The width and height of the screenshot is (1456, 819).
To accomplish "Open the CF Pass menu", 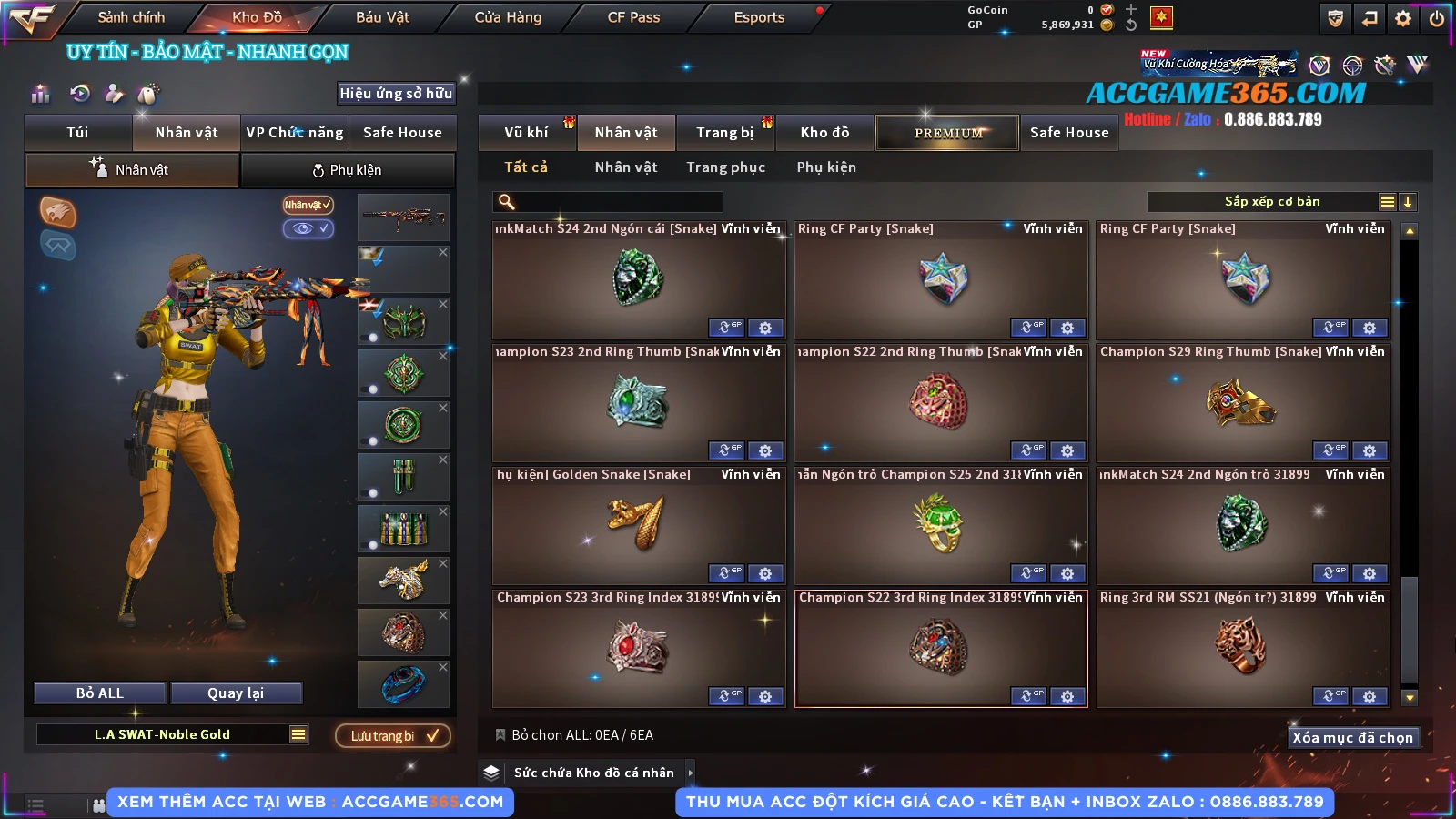I will tap(633, 17).
